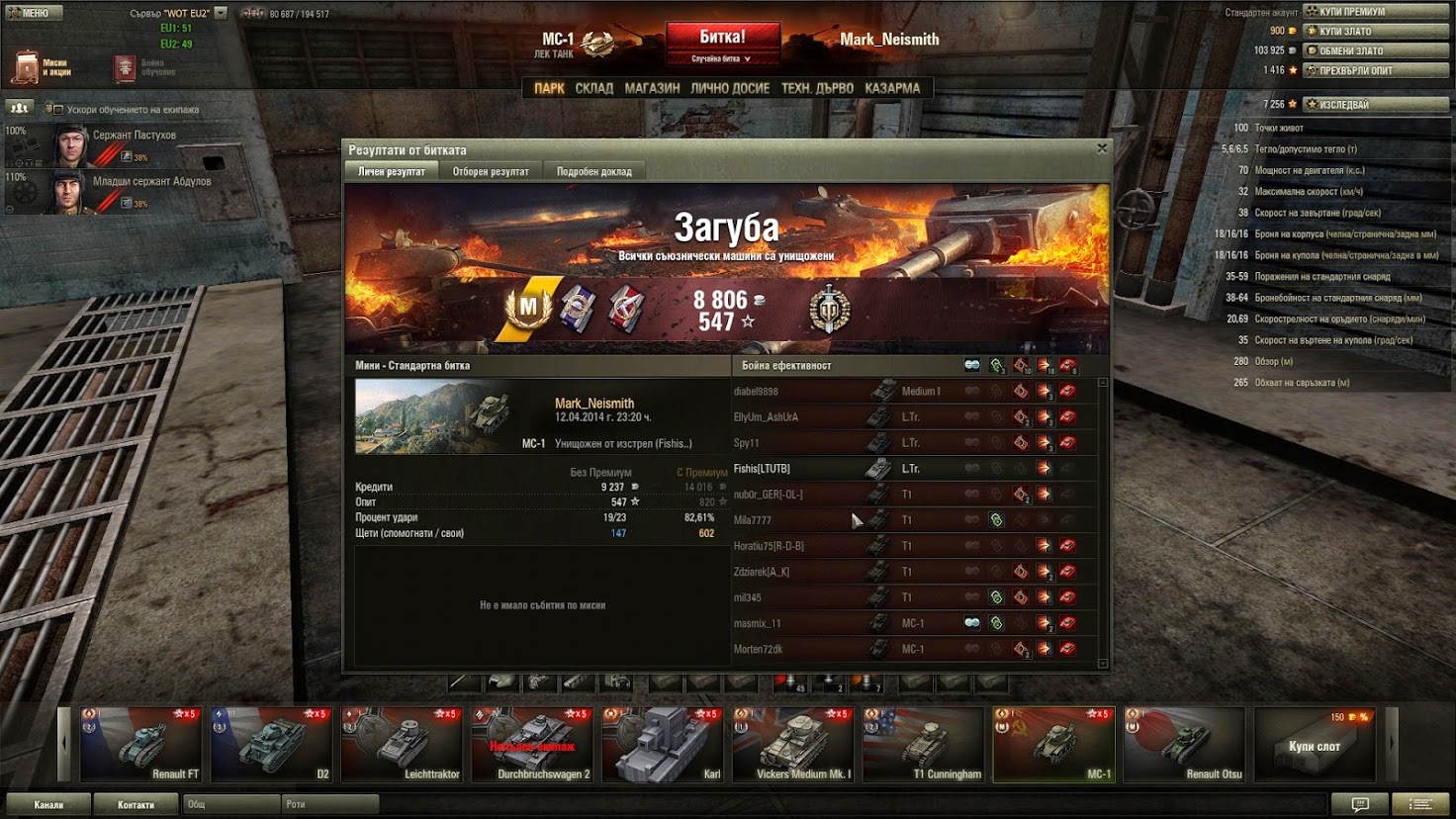
Task: Open the Подробен доклад tab
Action: 593,171
